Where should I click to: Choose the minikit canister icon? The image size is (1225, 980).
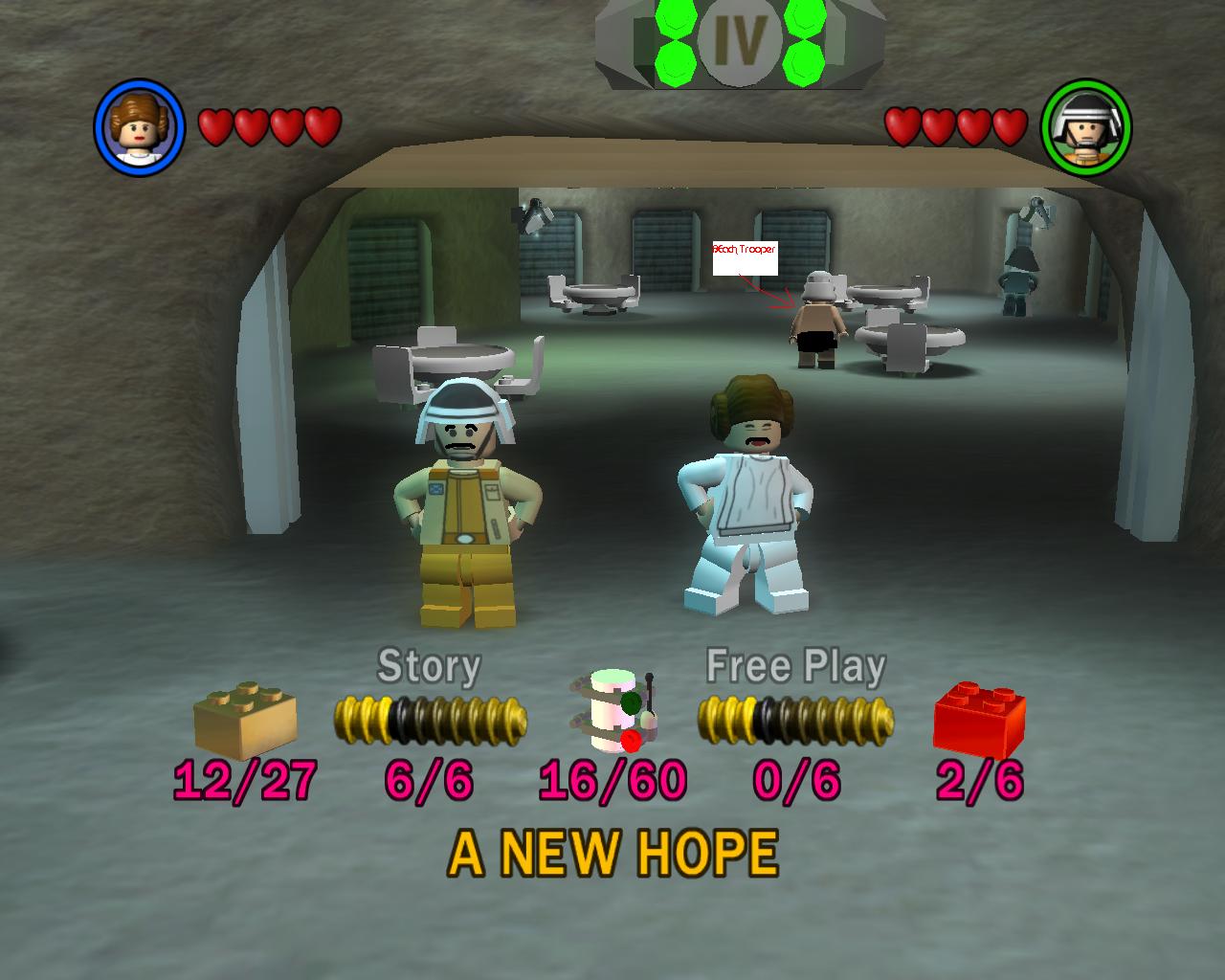[x=612, y=710]
